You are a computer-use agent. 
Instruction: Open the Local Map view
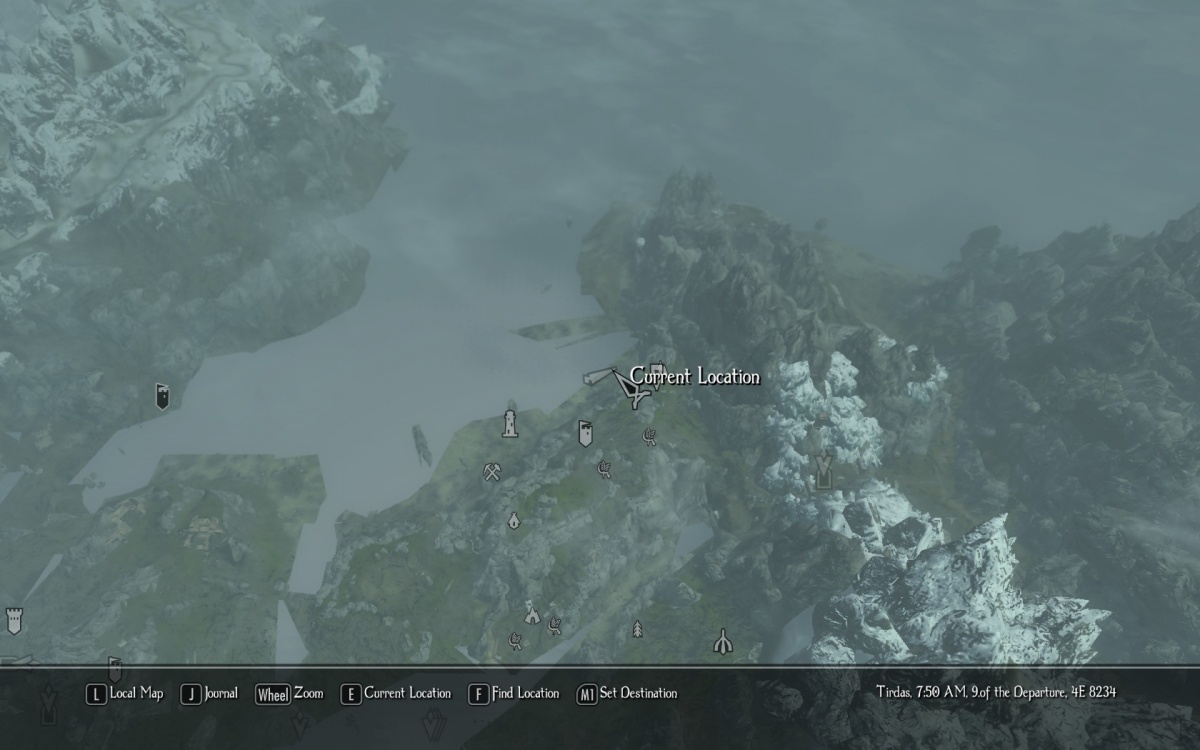125,693
